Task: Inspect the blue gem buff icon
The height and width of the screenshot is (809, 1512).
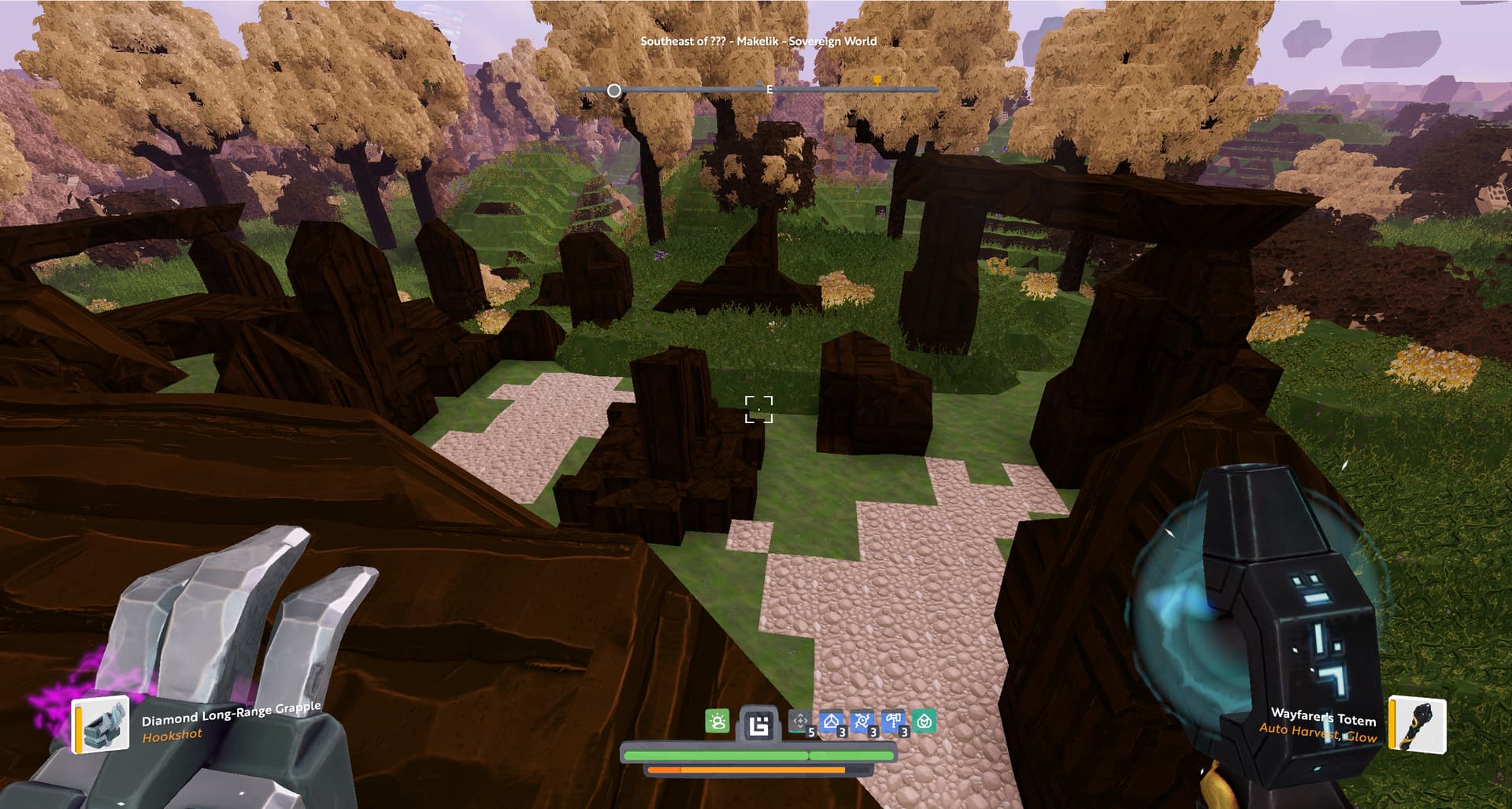Action: [x=832, y=721]
